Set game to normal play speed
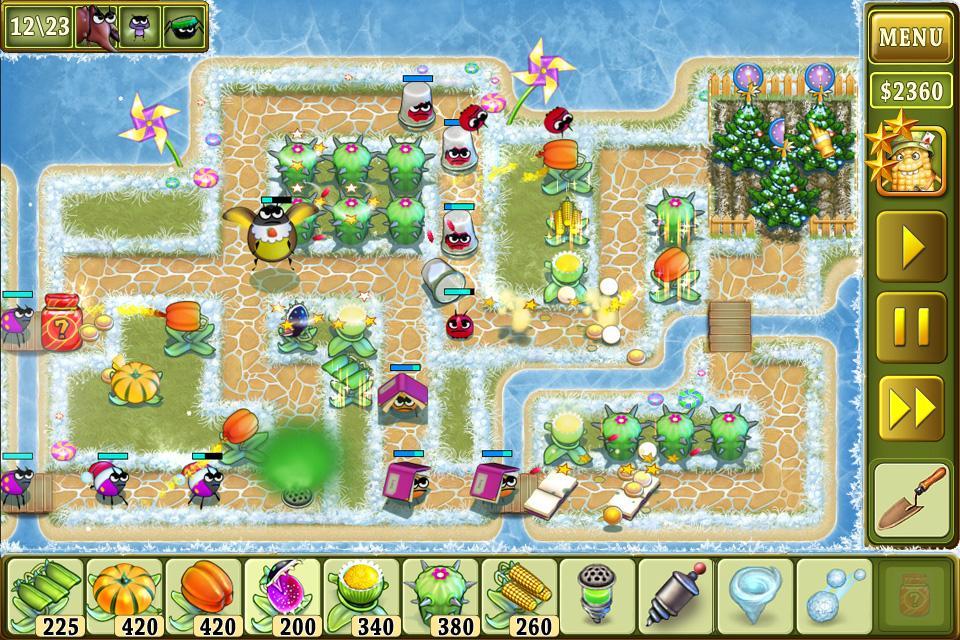960x640 pixels. pos(910,245)
